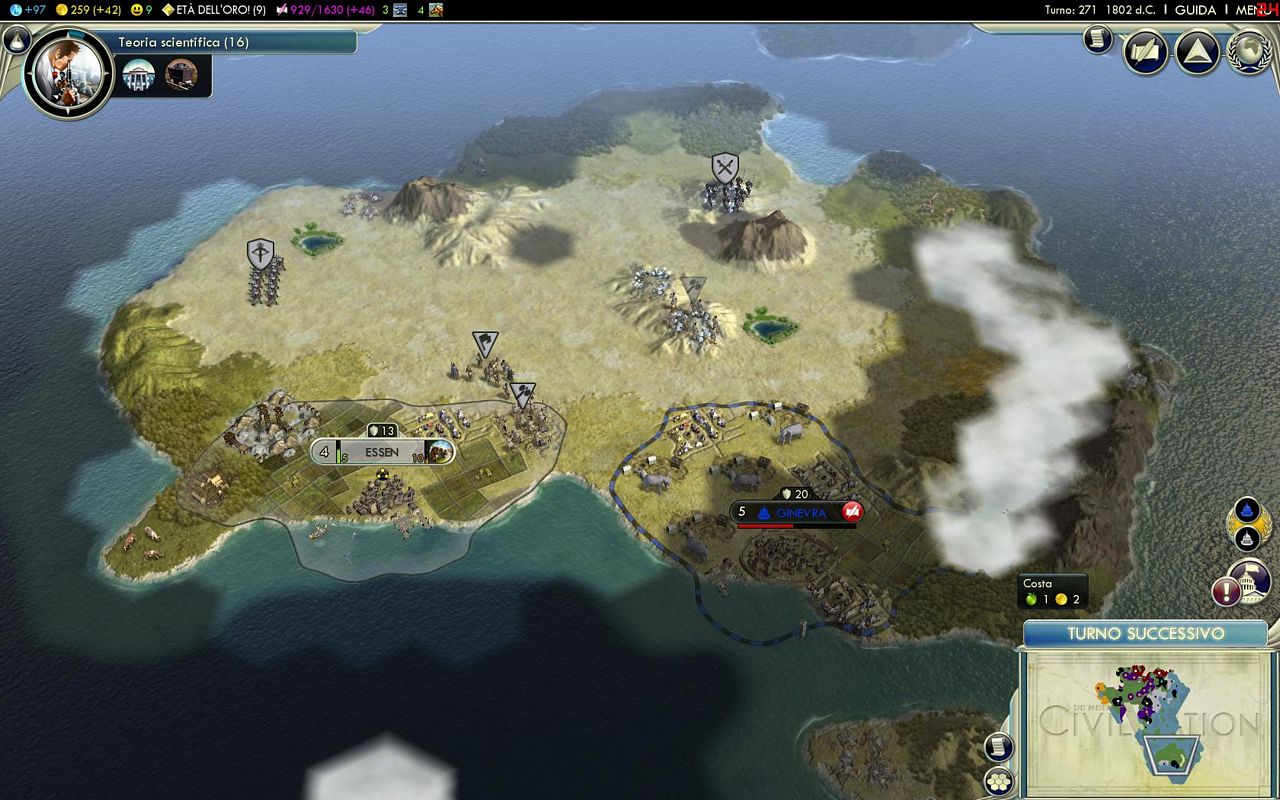Open the triangle advisors button
The width and height of the screenshot is (1280, 800).
click(1196, 52)
